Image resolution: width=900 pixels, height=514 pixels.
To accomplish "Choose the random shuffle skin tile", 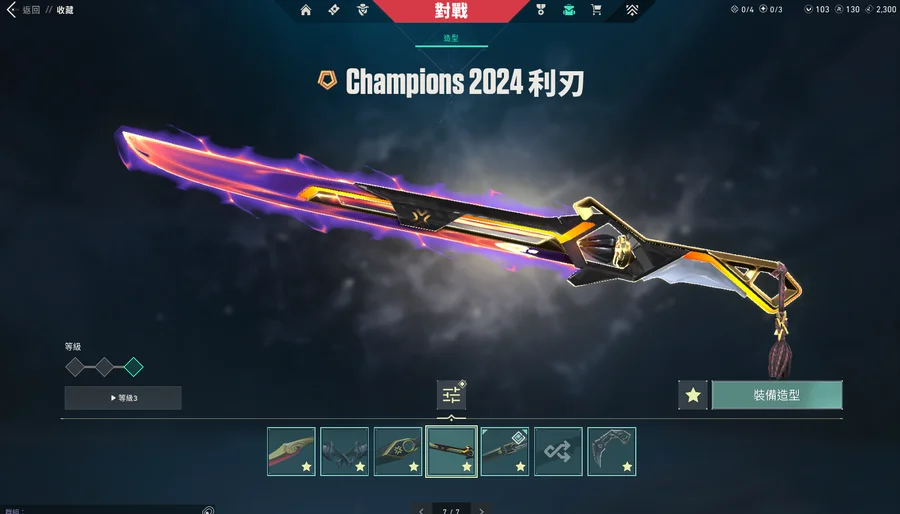I will 558,451.
